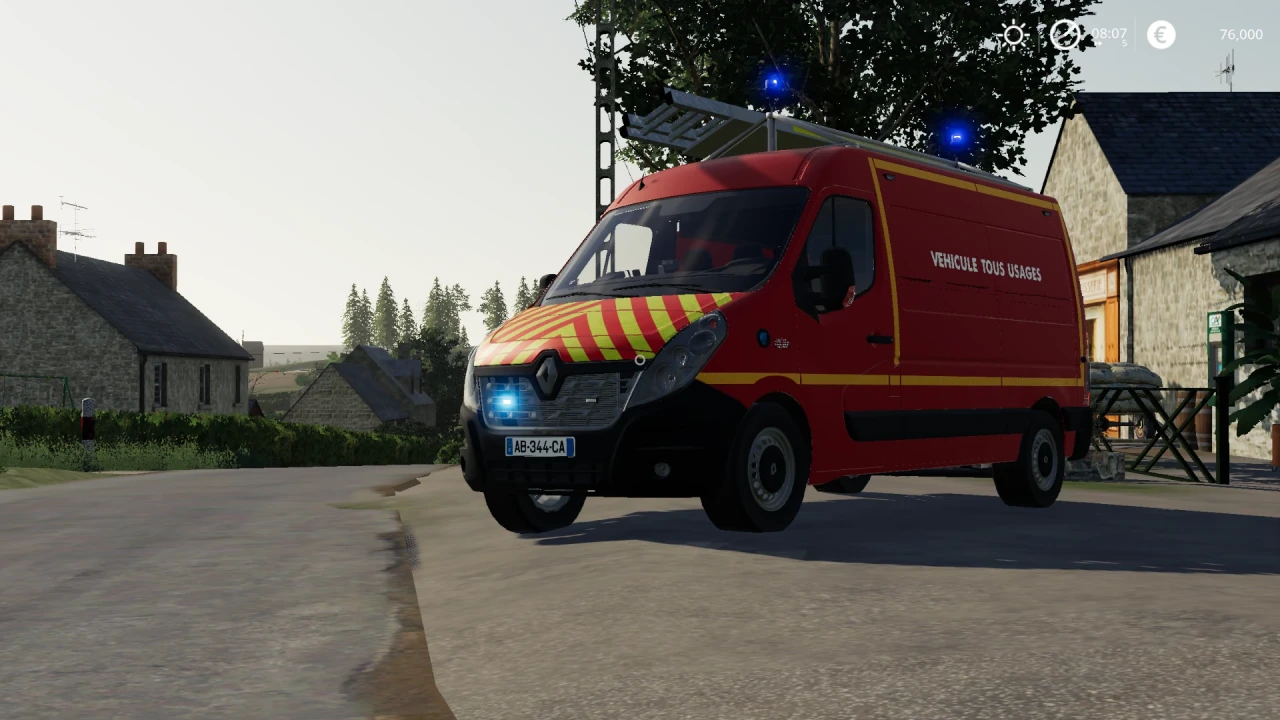
Task: Click the euro currency icon
Action: [1161, 34]
